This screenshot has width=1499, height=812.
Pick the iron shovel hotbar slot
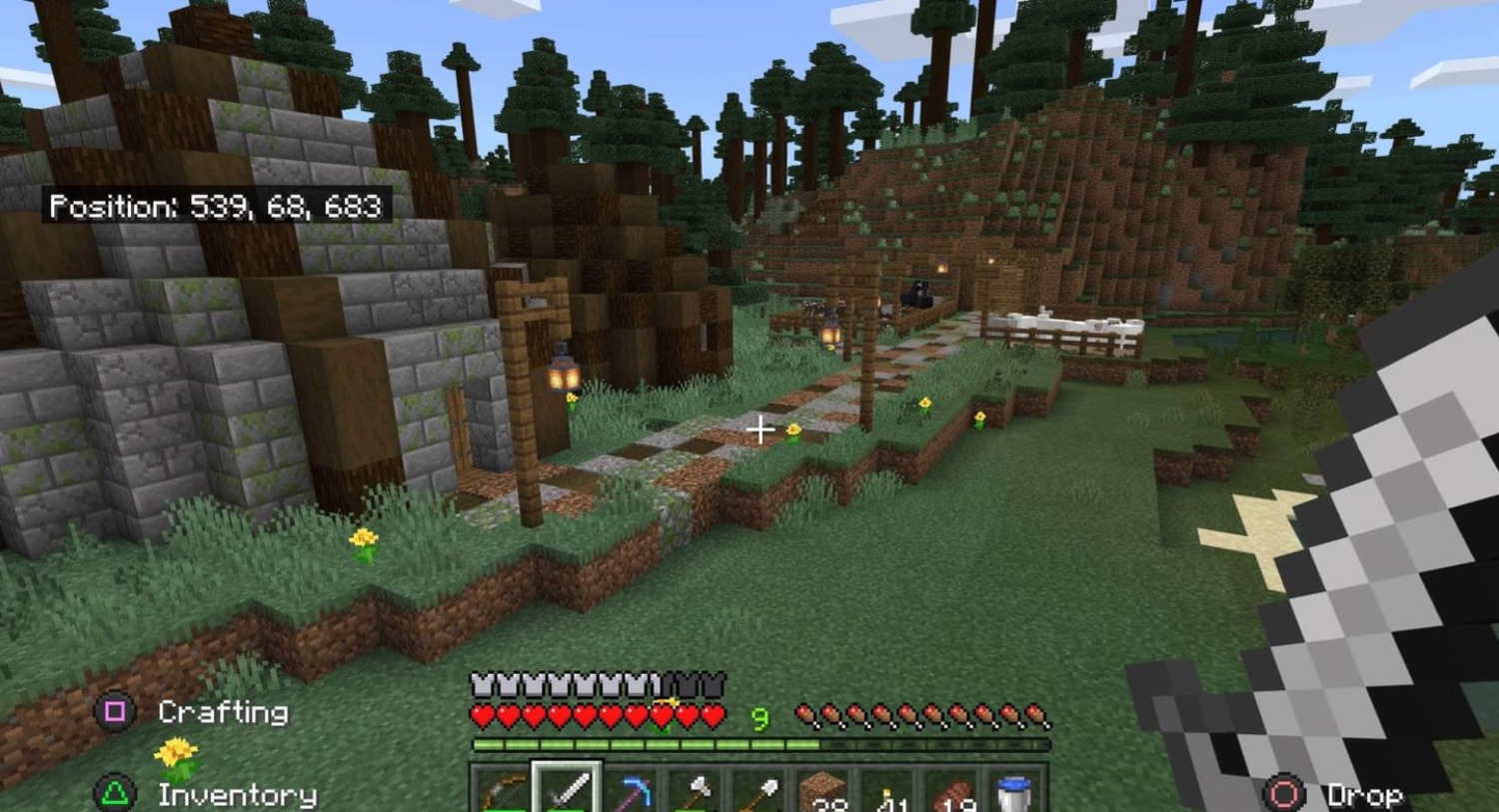pyautogui.click(x=758, y=791)
